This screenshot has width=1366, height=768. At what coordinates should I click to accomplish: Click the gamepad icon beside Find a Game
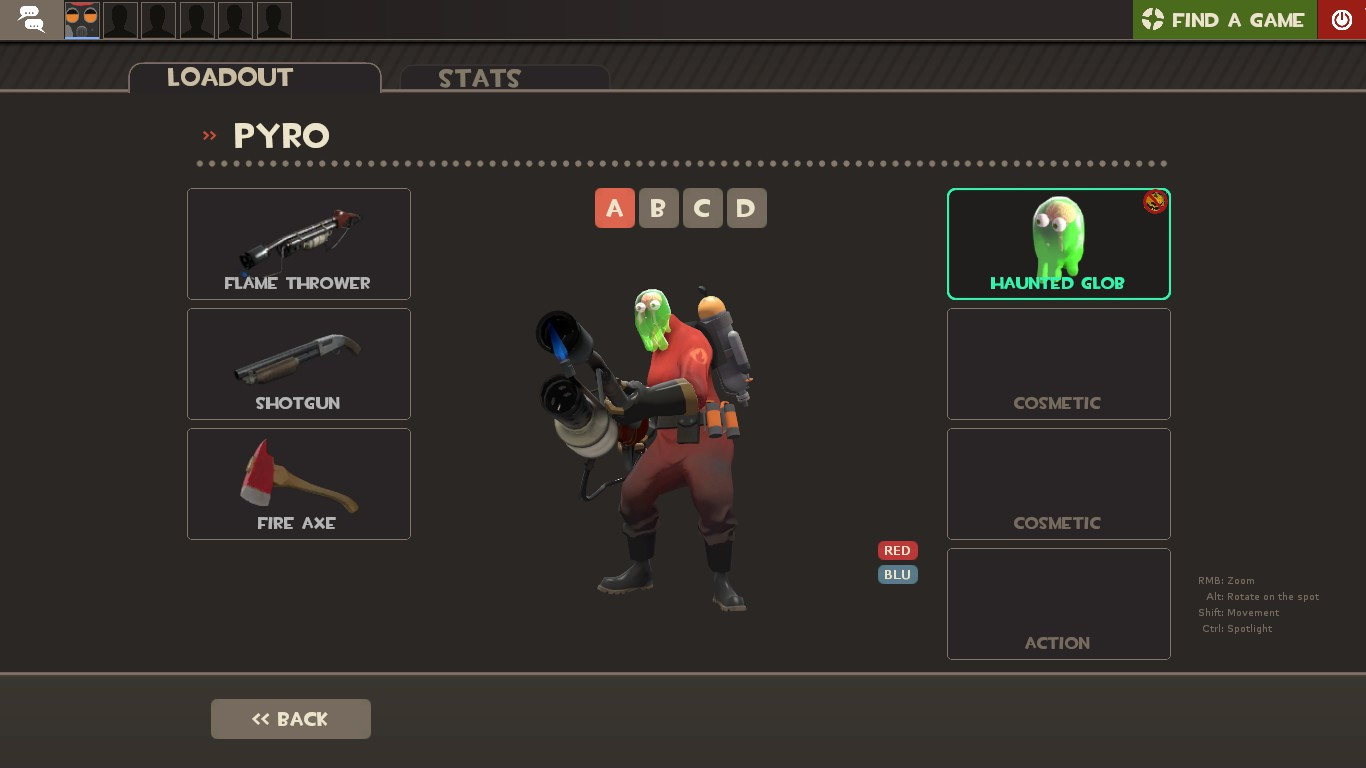[1154, 19]
